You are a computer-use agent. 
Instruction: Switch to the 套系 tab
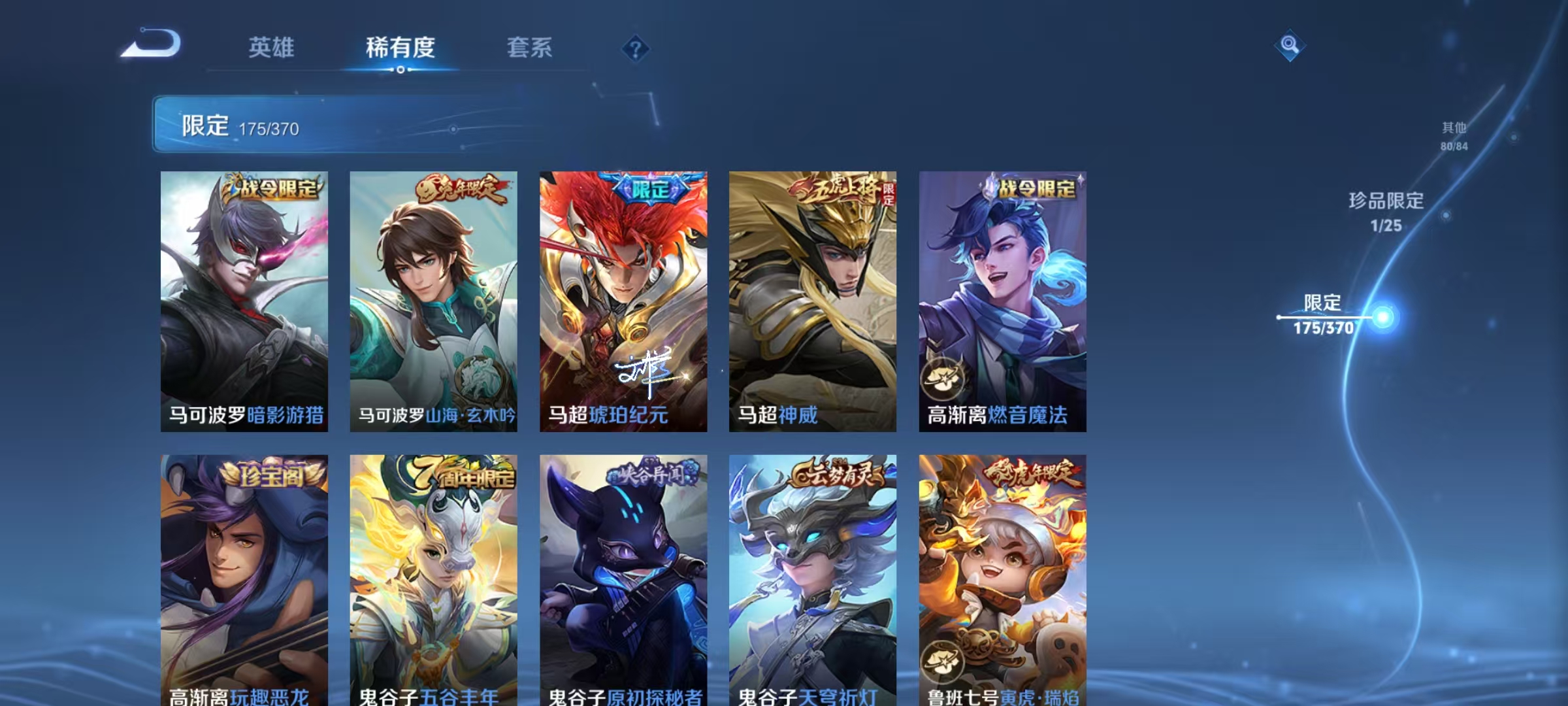(x=529, y=48)
